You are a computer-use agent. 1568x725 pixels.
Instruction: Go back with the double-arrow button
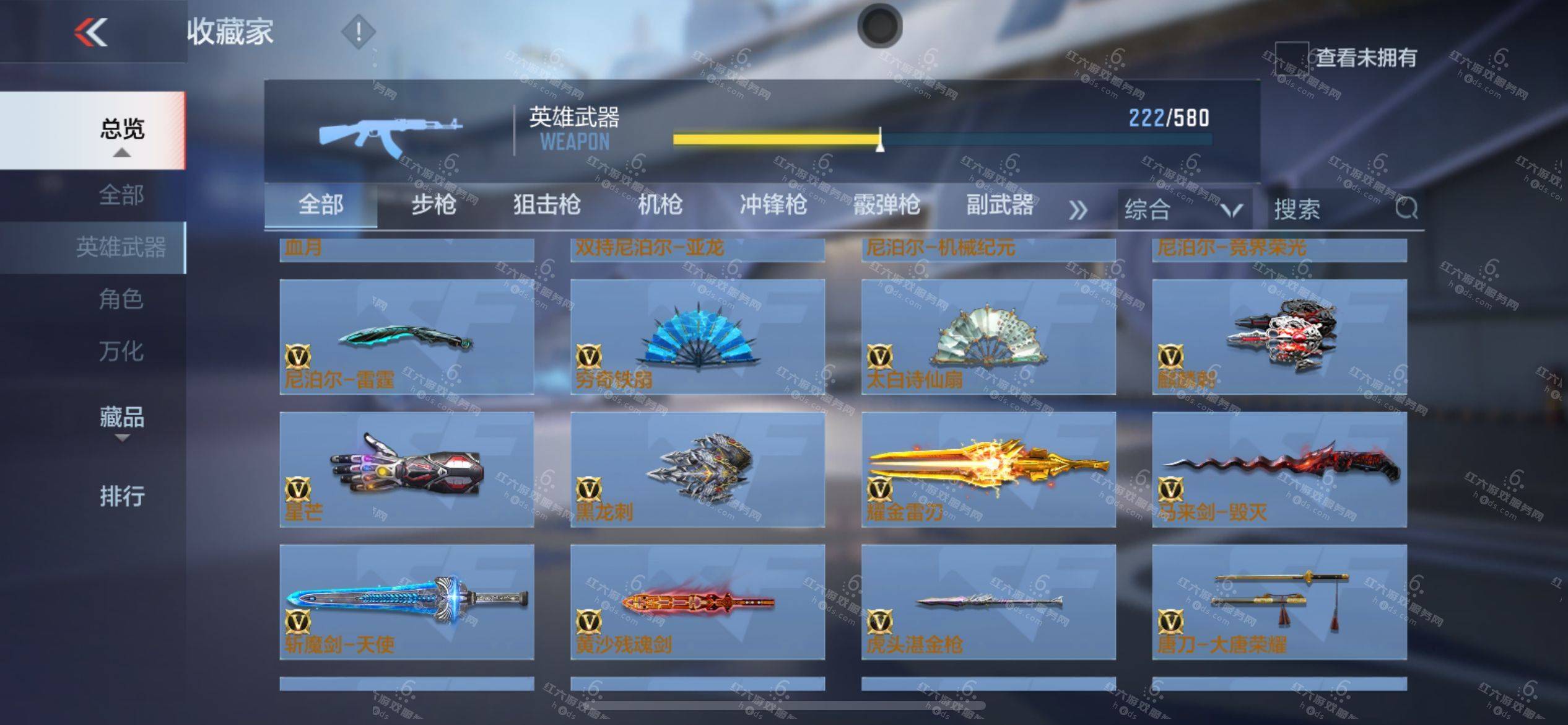[91, 32]
